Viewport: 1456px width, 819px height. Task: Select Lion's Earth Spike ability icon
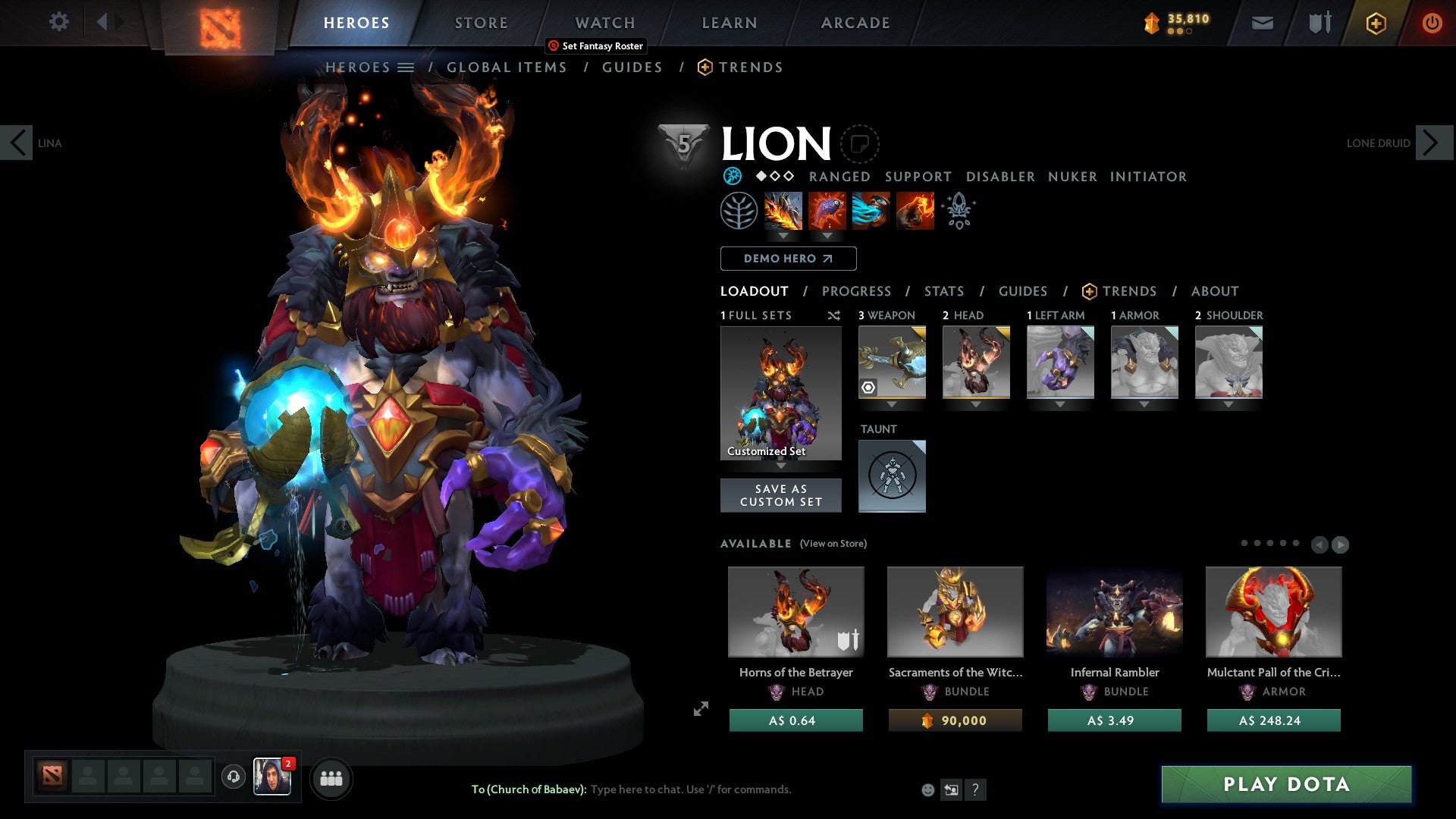[782, 211]
